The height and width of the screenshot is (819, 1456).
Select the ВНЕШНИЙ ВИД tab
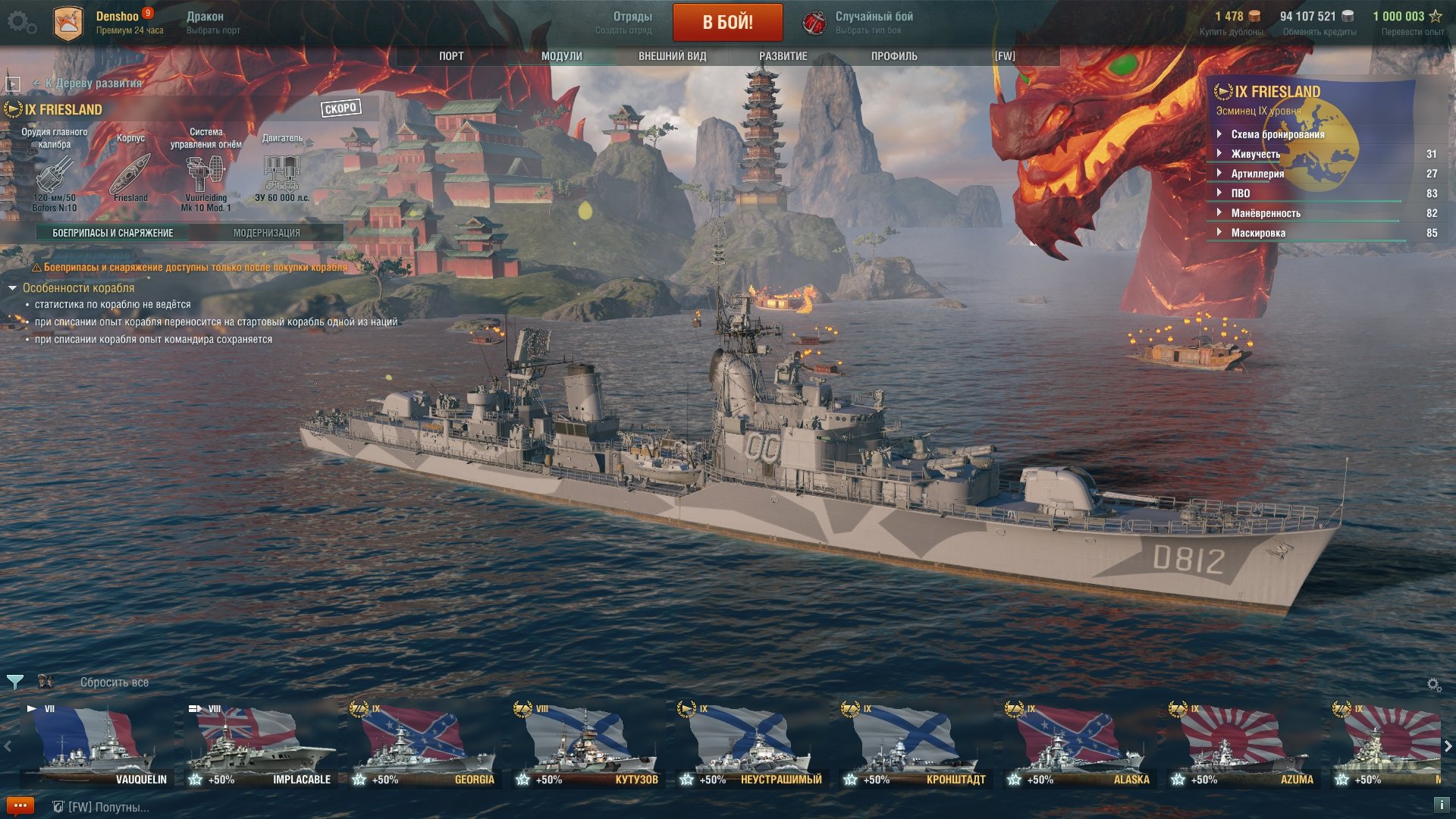point(672,56)
